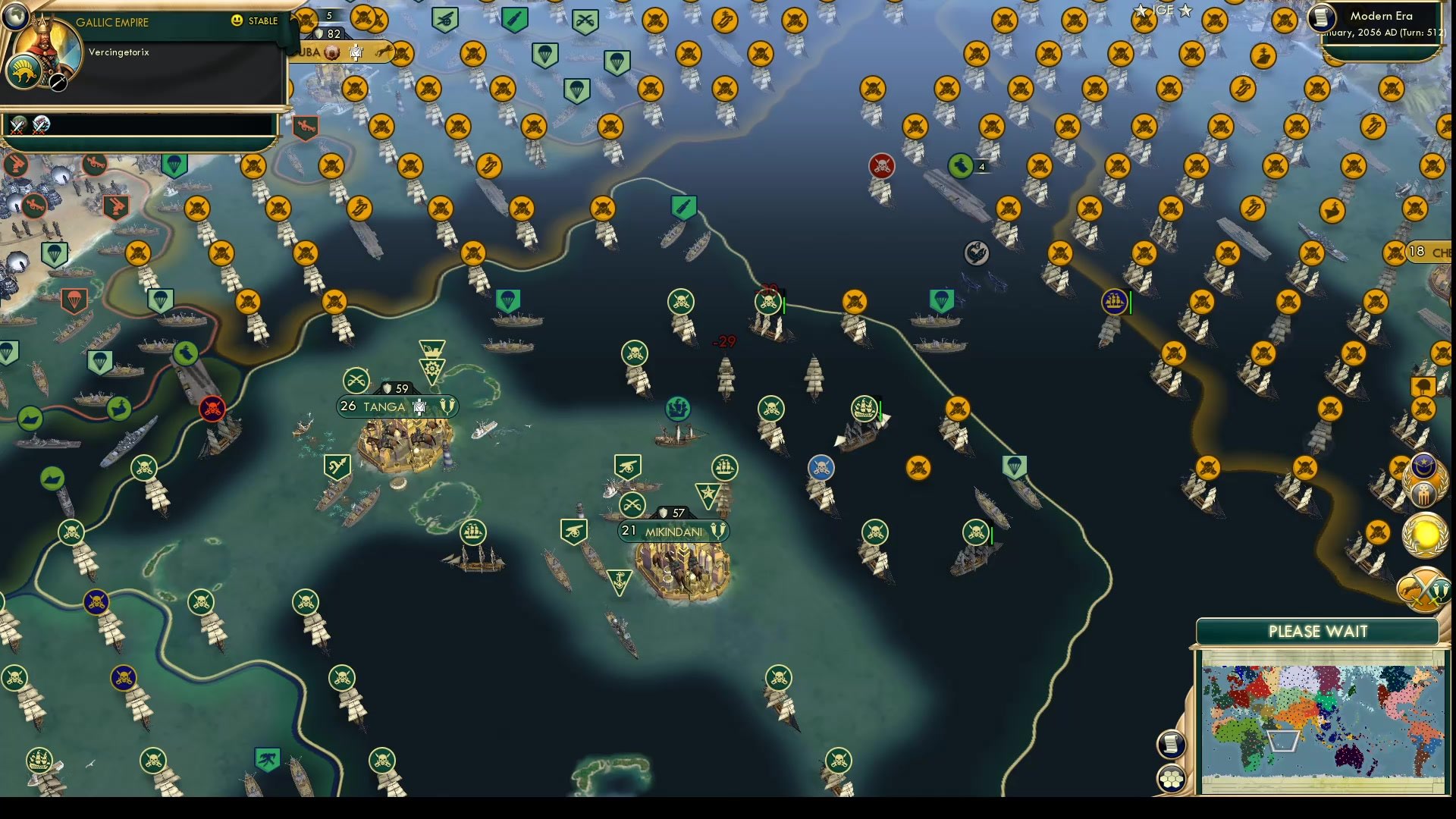Click the STABLE happiness smiley indicator

tap(238, 21)
